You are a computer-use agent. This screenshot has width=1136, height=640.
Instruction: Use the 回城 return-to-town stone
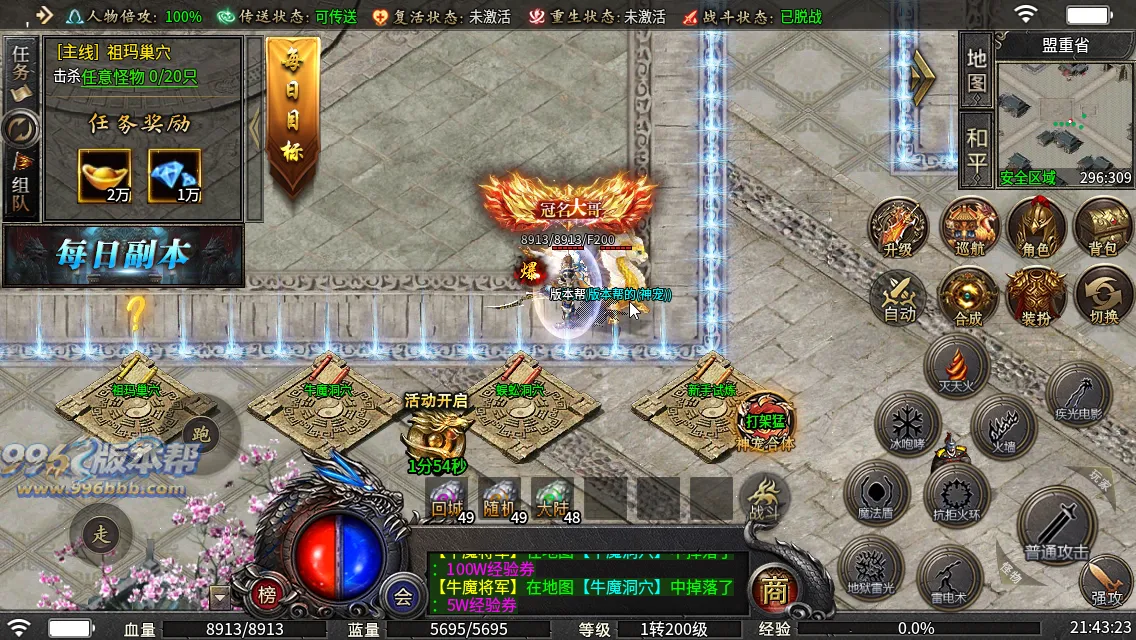point(446,497)
